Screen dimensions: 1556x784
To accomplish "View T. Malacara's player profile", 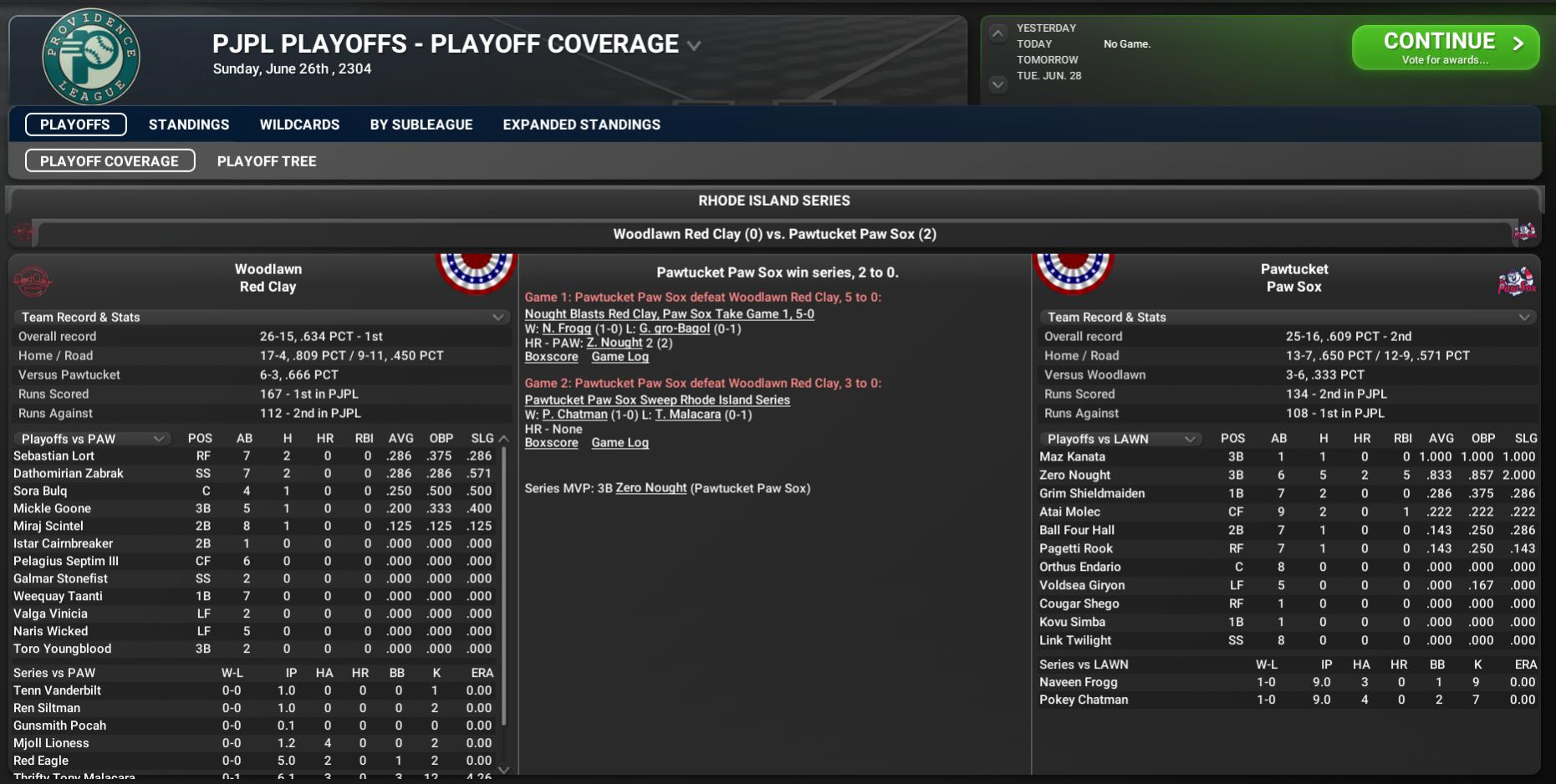I will point(687,415).
